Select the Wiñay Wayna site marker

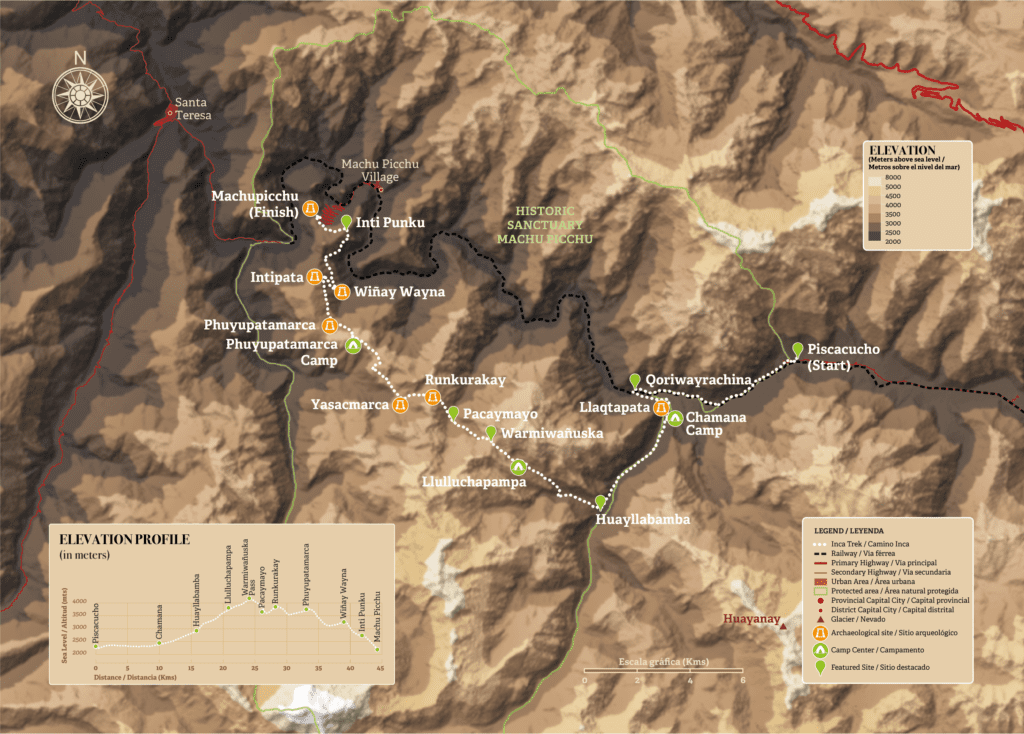point(342,292)
